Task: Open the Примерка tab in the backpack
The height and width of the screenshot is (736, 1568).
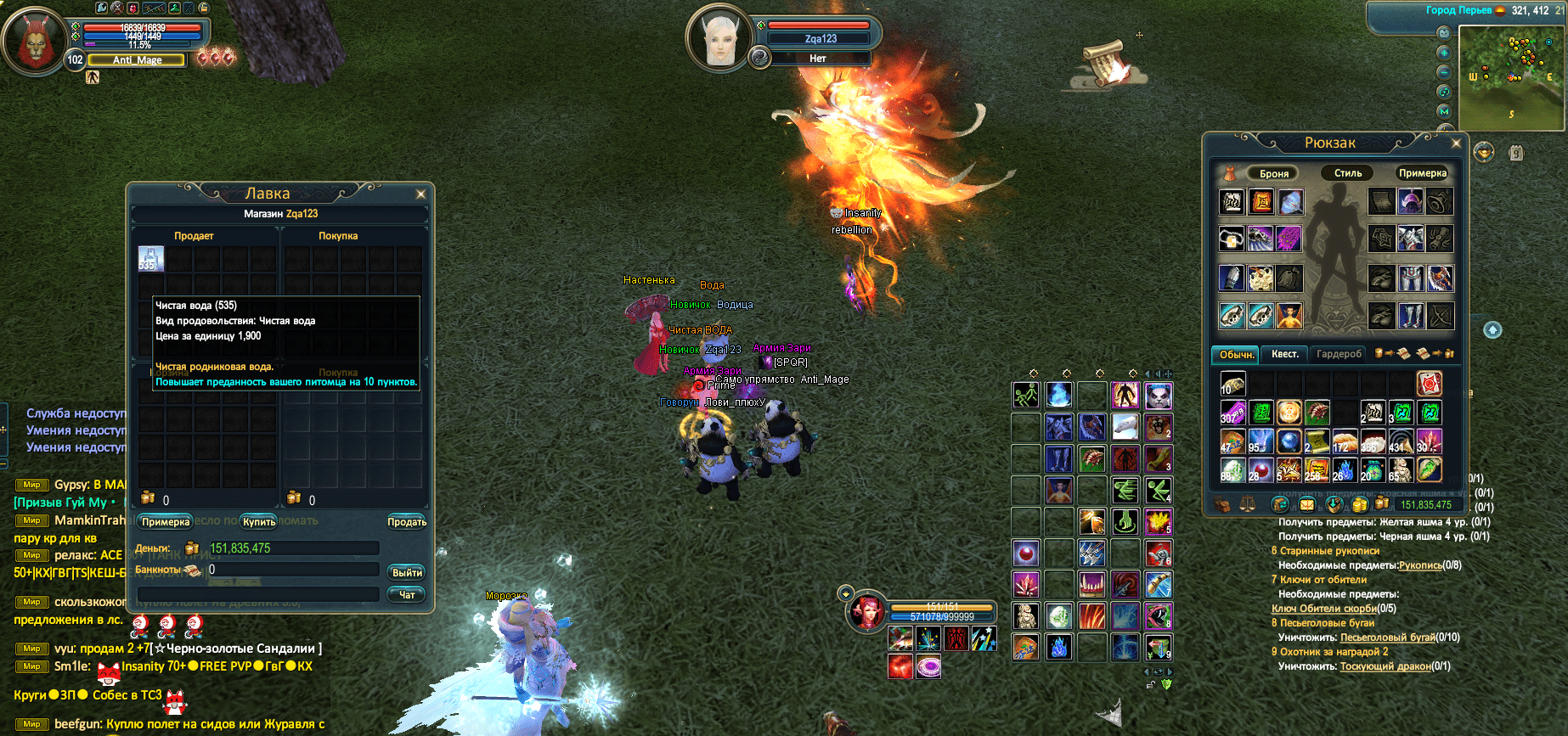Action: coord(1422,173)
